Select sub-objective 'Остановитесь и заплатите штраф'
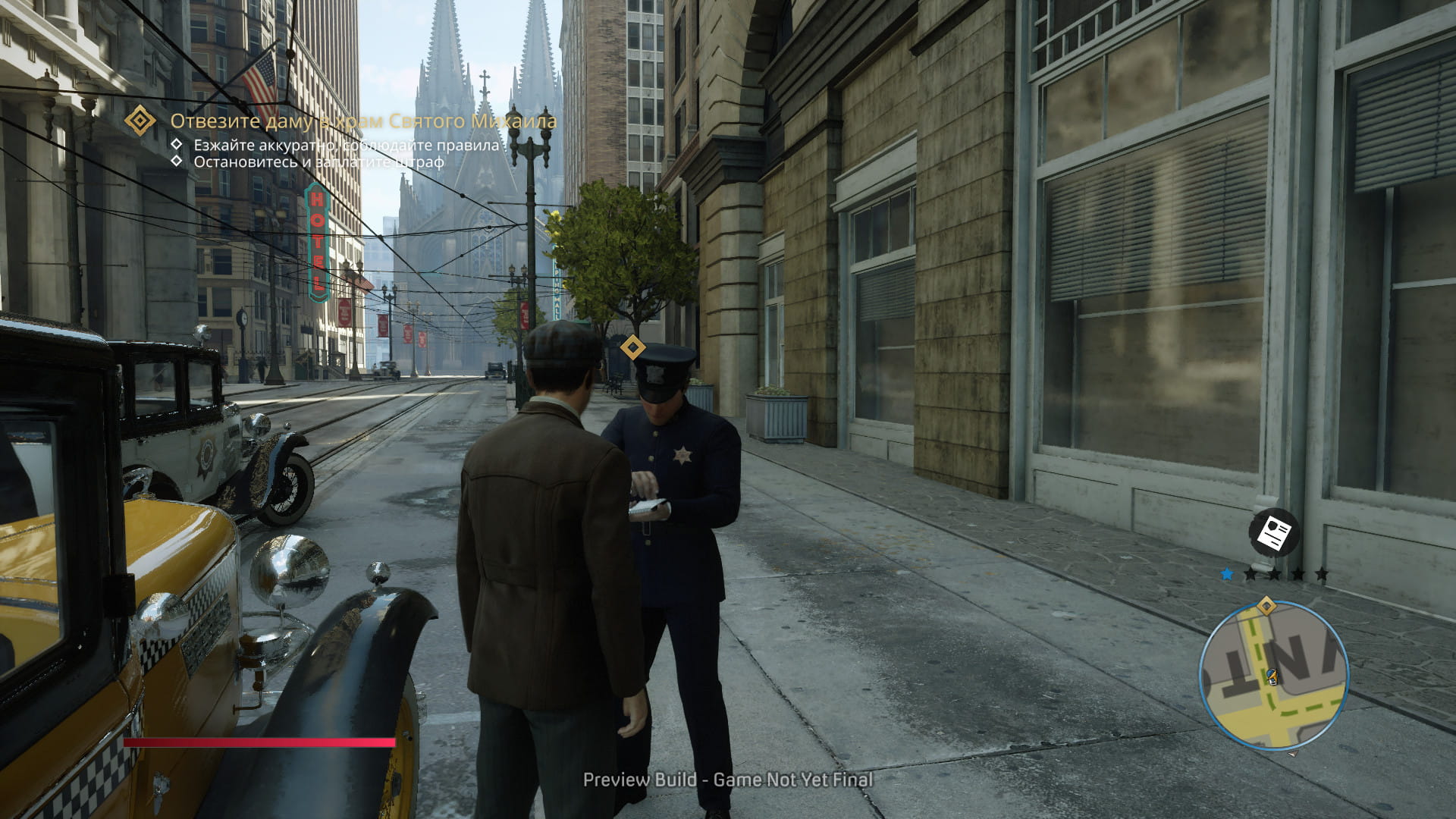This screenshot has width=1456, height=819. (318, 162)
